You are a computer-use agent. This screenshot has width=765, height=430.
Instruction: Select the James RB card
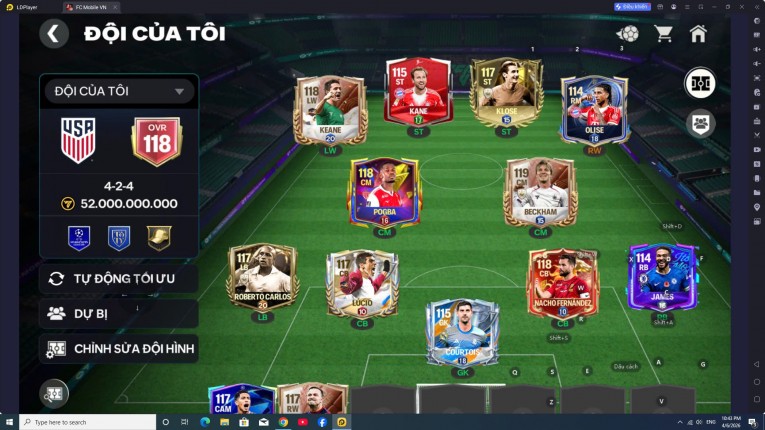click(662, 277)
